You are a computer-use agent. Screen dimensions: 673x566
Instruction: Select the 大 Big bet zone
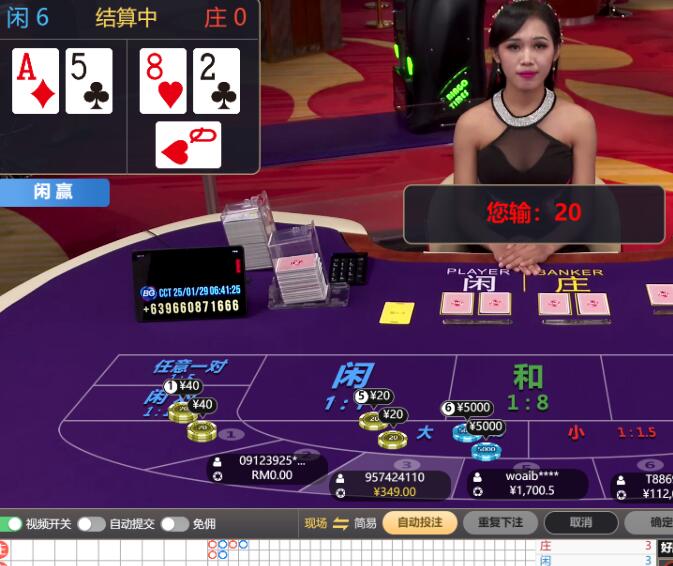click(424, 432)
